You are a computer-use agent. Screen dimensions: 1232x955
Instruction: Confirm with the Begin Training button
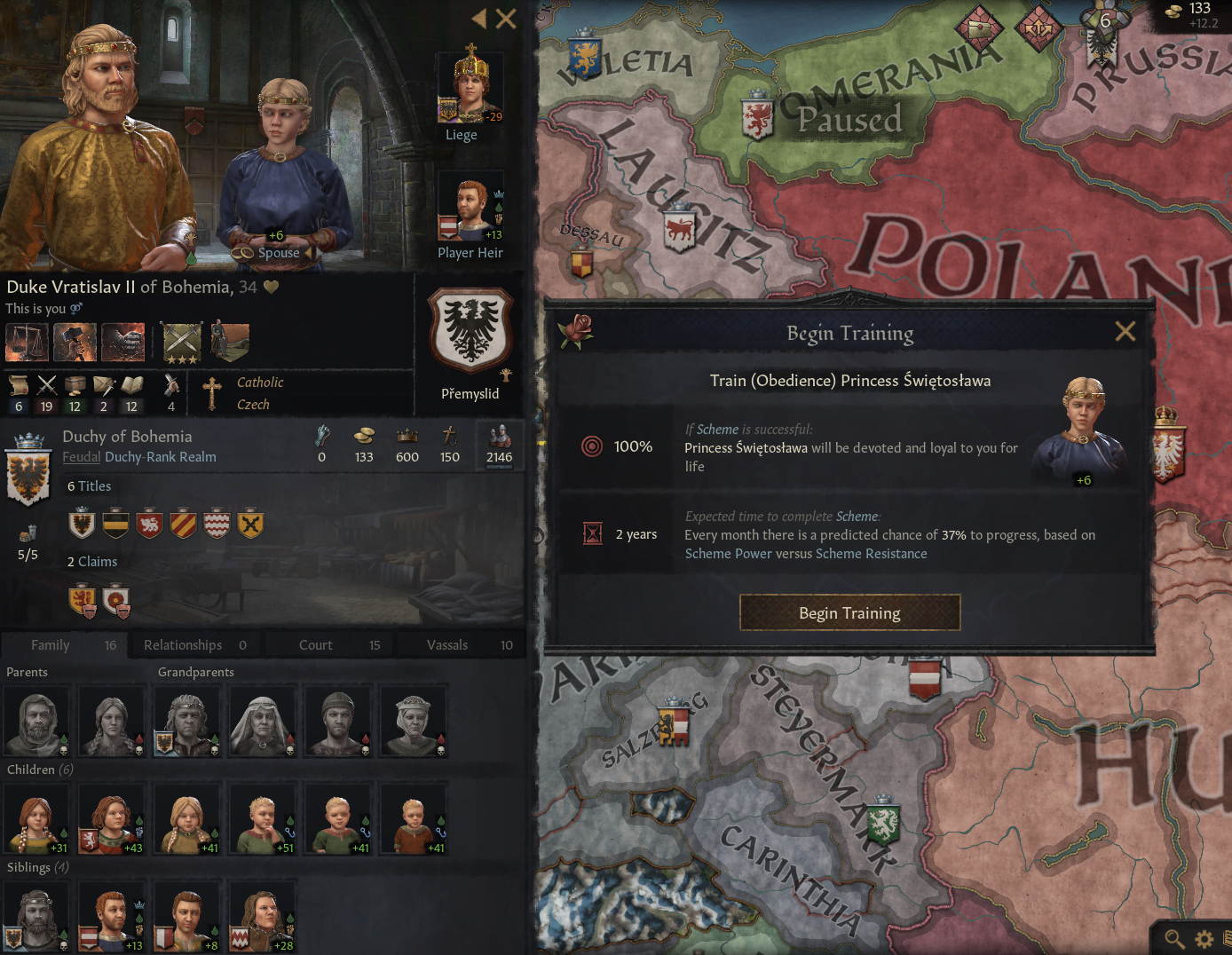pos(849,613)
